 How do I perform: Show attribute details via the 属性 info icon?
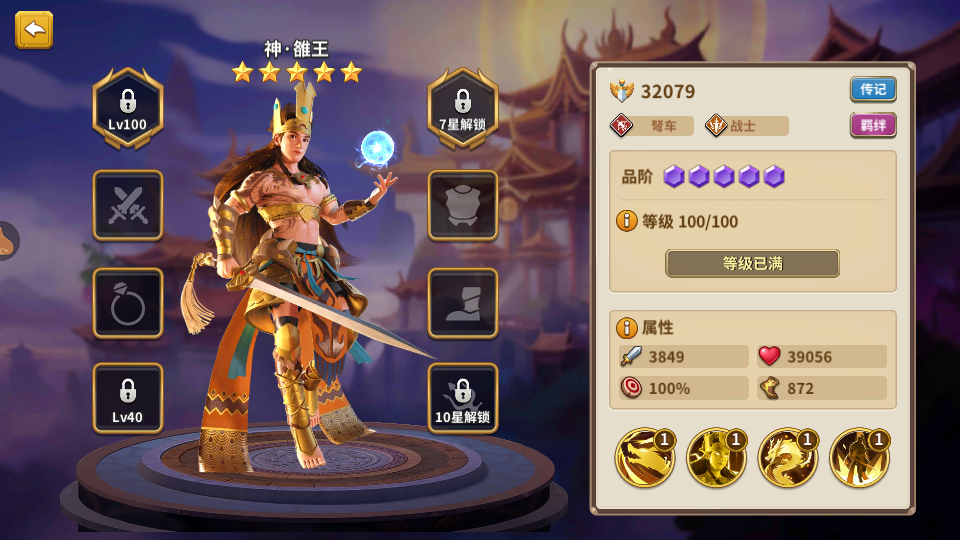pyautogui.click(x=627, y=327)
